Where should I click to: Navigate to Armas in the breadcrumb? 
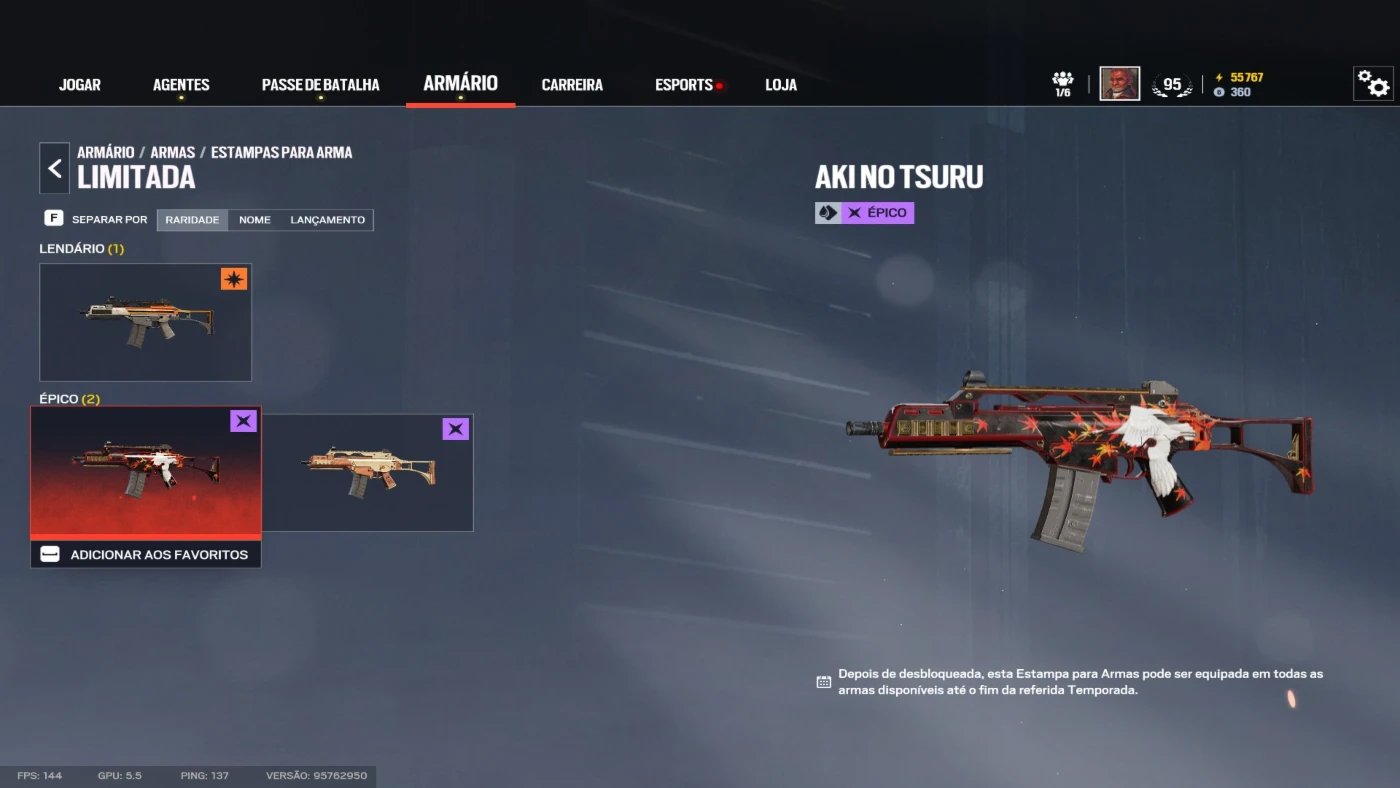[x=173, y=153]
